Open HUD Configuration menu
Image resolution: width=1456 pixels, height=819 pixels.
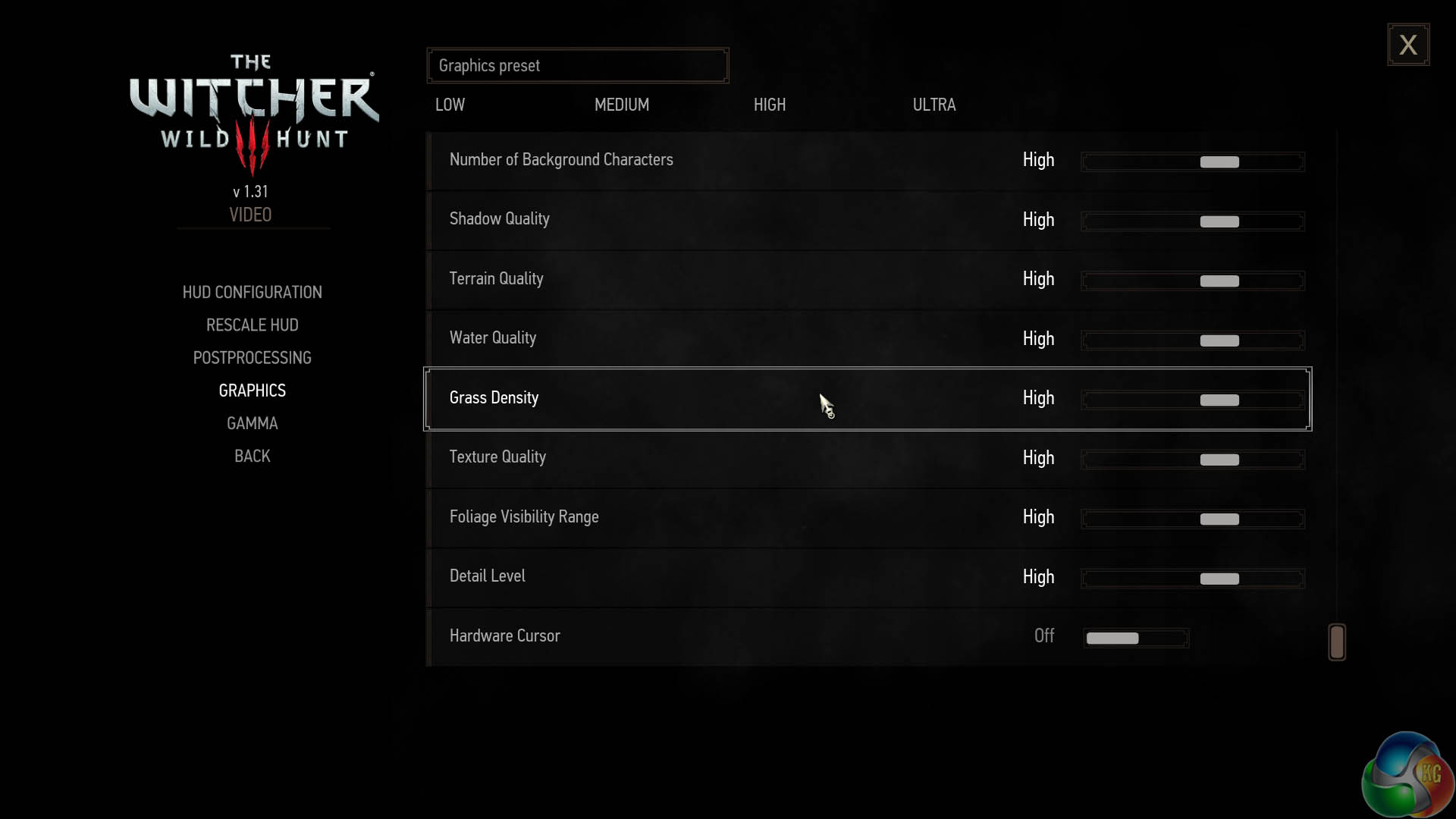(x=252, y=293)
